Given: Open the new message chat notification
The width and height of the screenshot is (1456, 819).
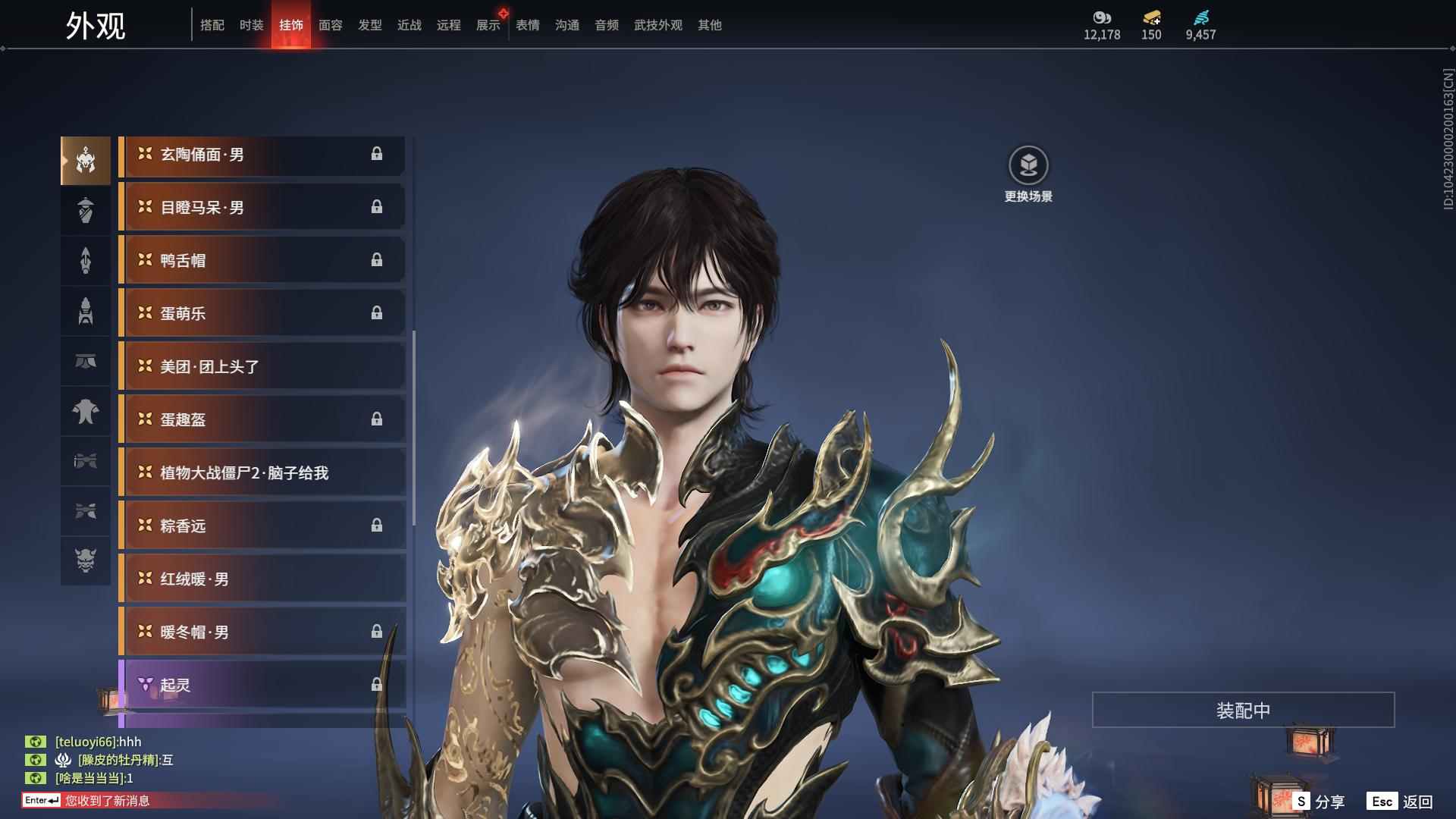Looking at the screenshot, I should (x=106, y=801).
